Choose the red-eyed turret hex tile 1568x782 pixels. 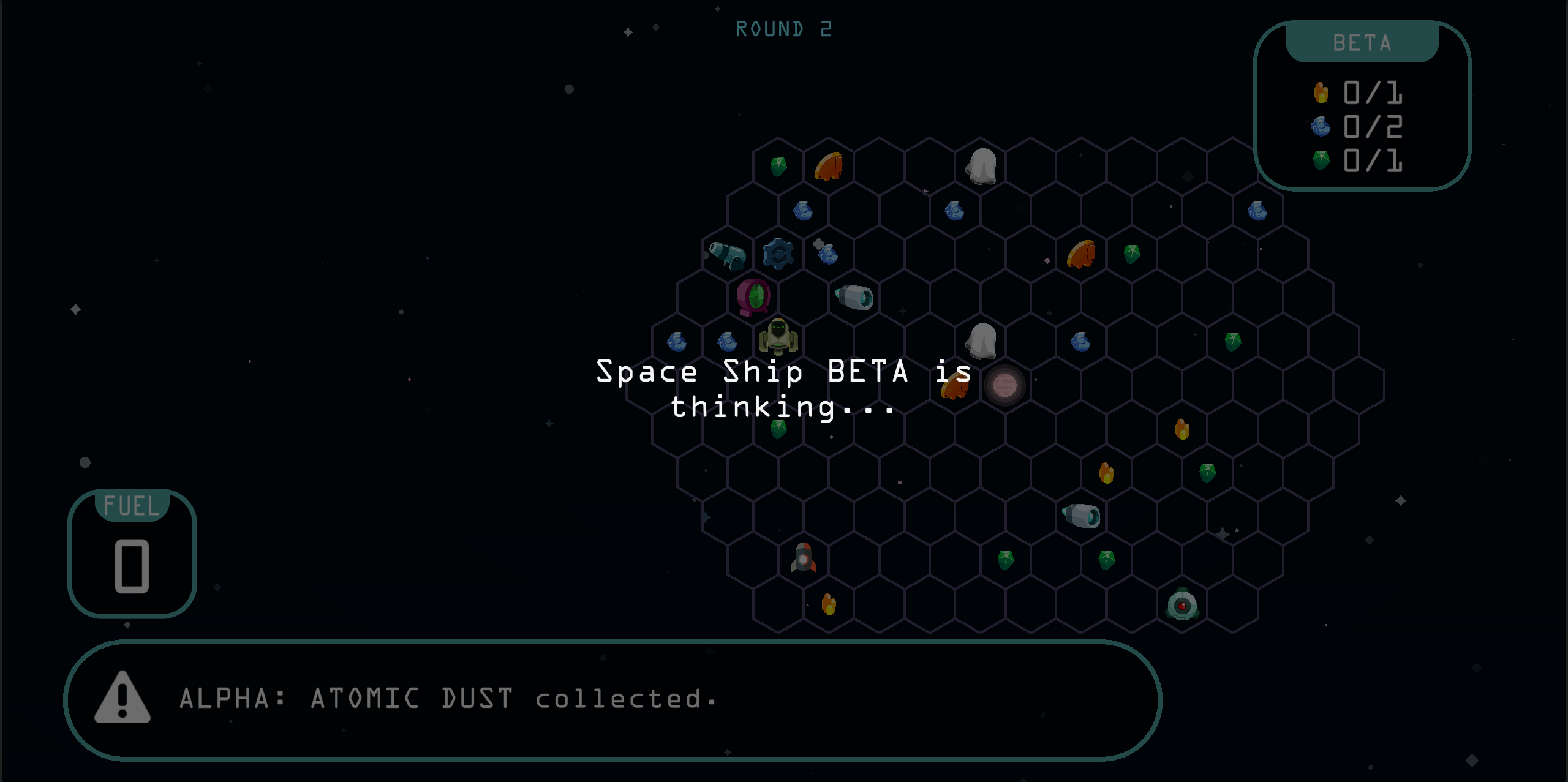point(1182,605)
